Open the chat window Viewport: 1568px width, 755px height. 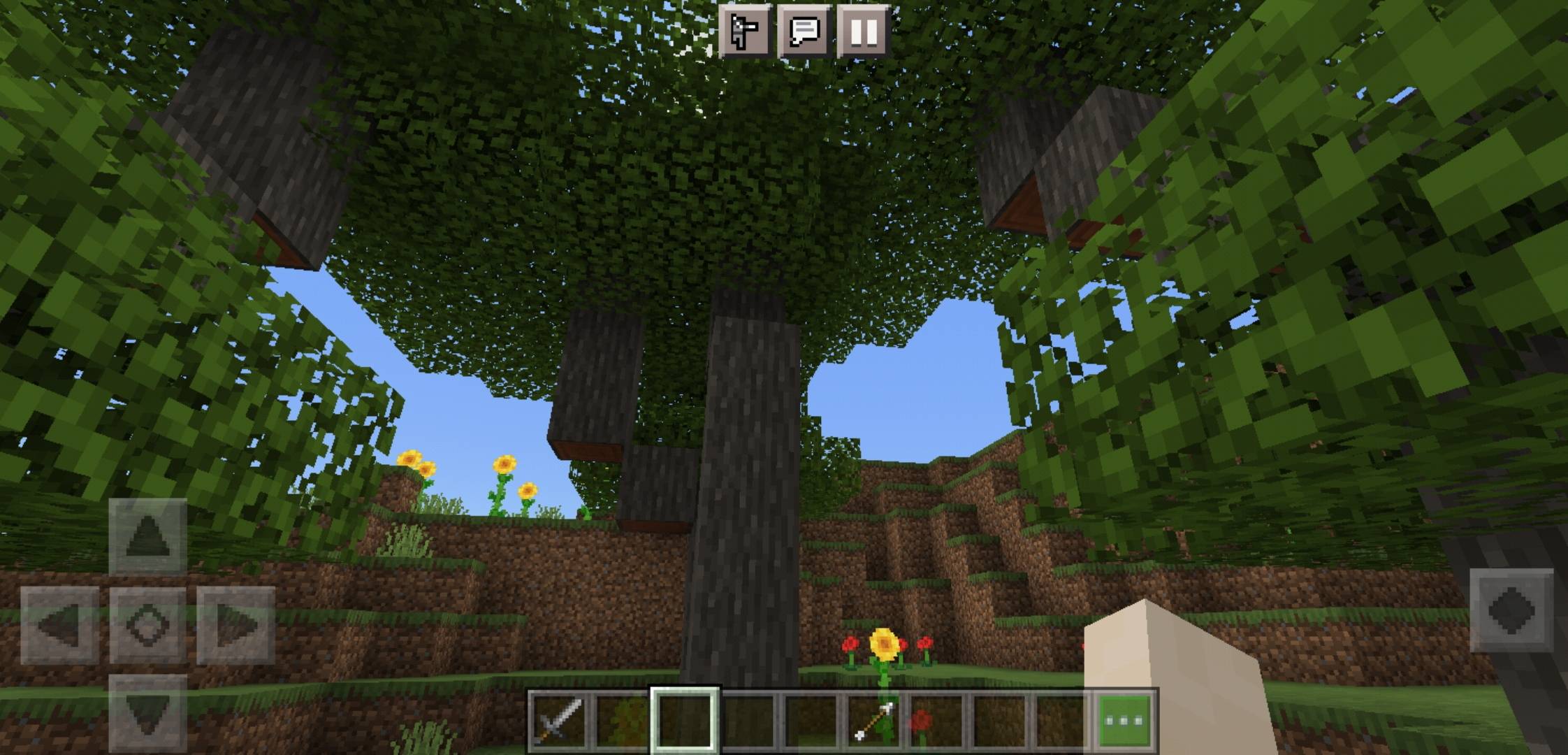tap(804, 31)
